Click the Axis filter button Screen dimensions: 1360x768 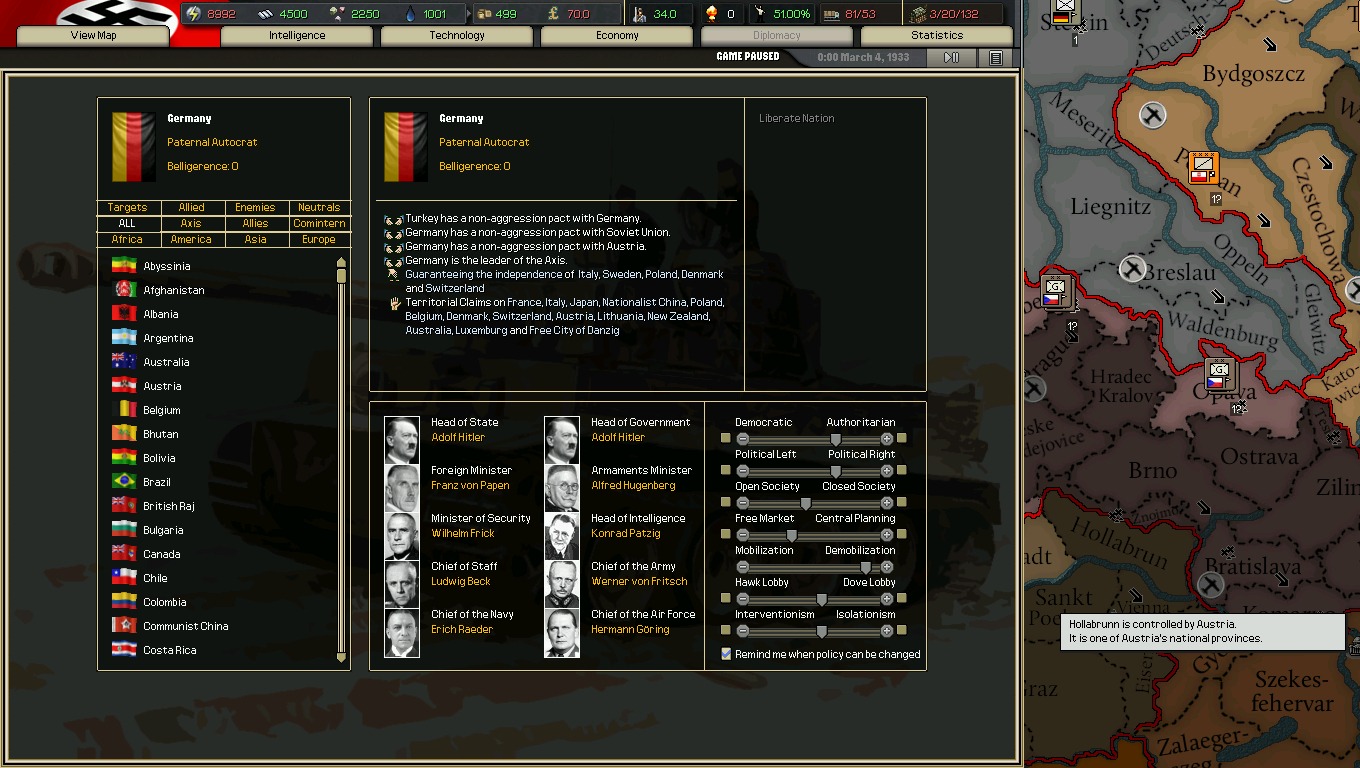[x=191, y=223]
